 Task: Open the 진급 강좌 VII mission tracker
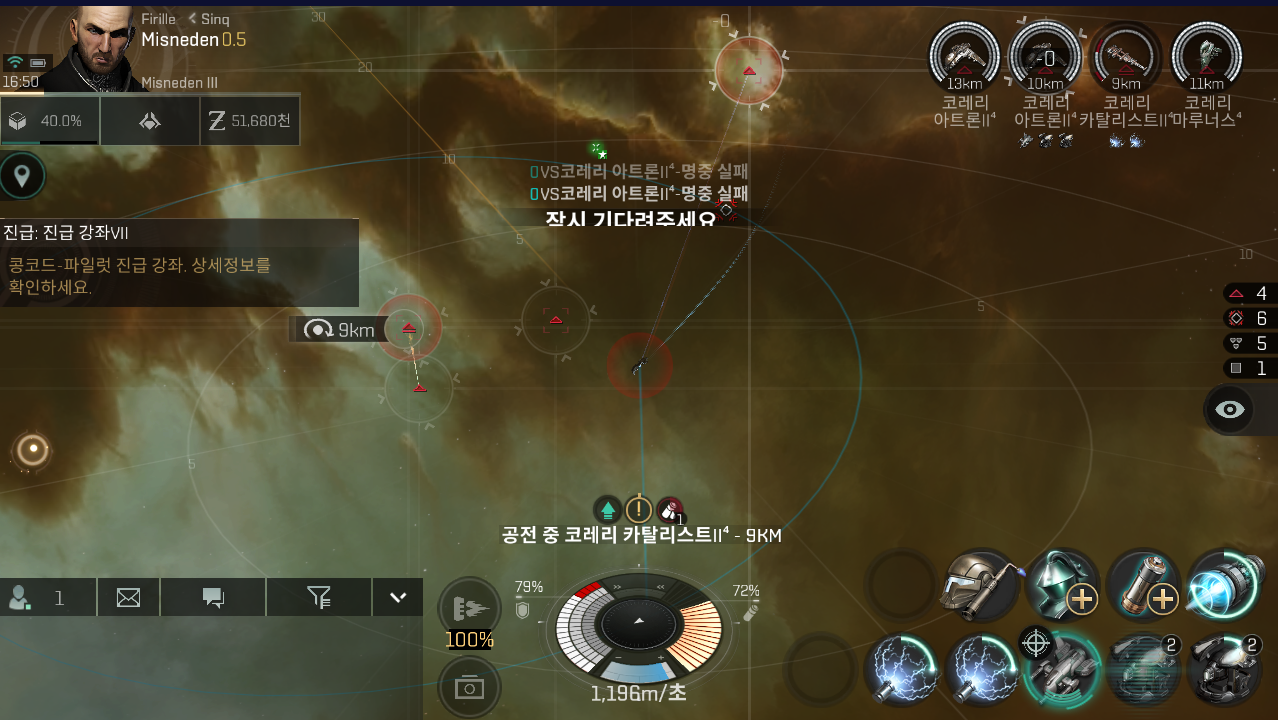tap(179, 263)
